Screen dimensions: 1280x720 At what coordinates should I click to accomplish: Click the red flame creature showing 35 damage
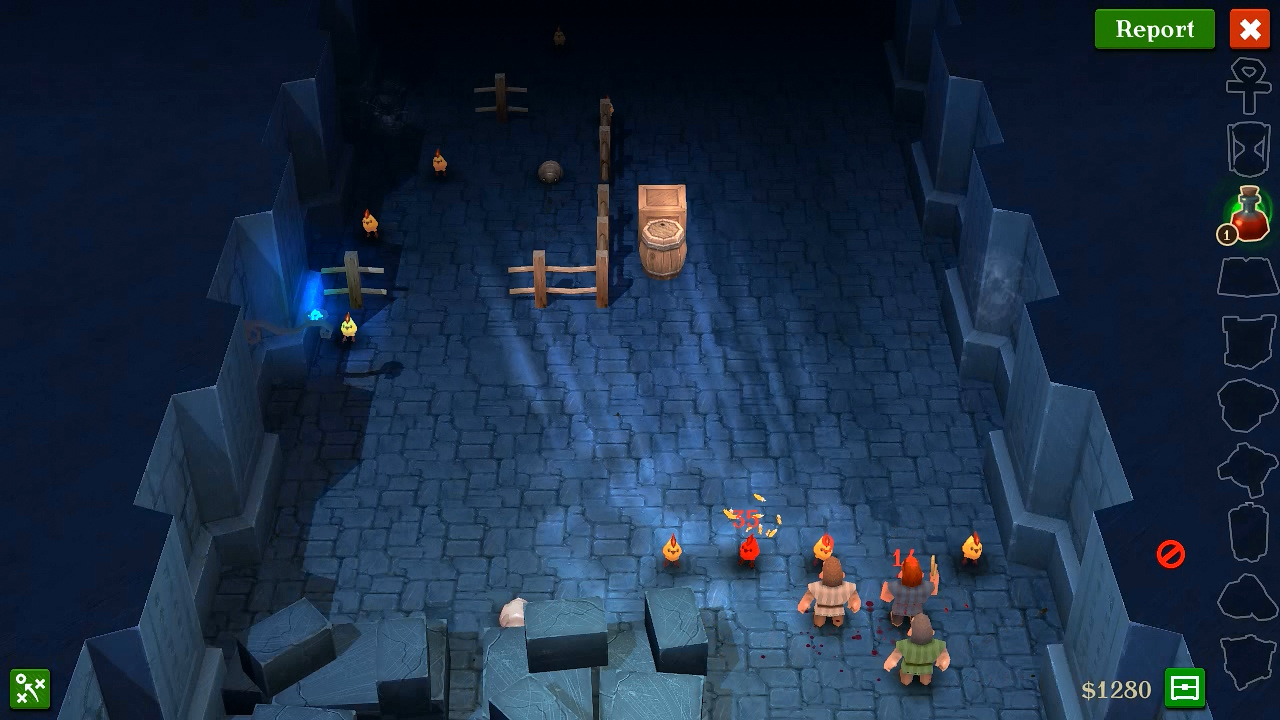(748, 550)
